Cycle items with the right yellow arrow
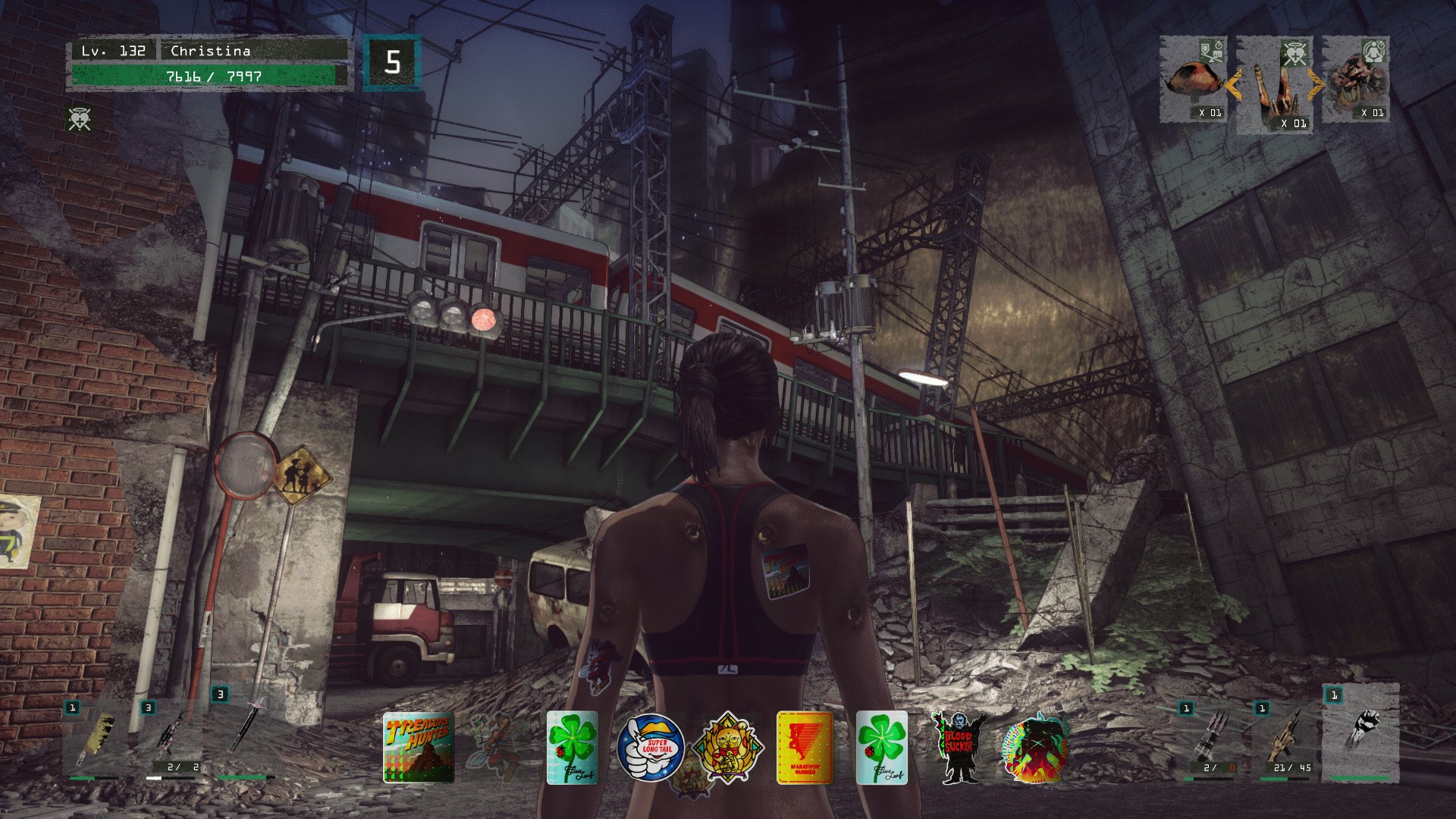Screen dimensions: 1456x819 [1315, 85]
